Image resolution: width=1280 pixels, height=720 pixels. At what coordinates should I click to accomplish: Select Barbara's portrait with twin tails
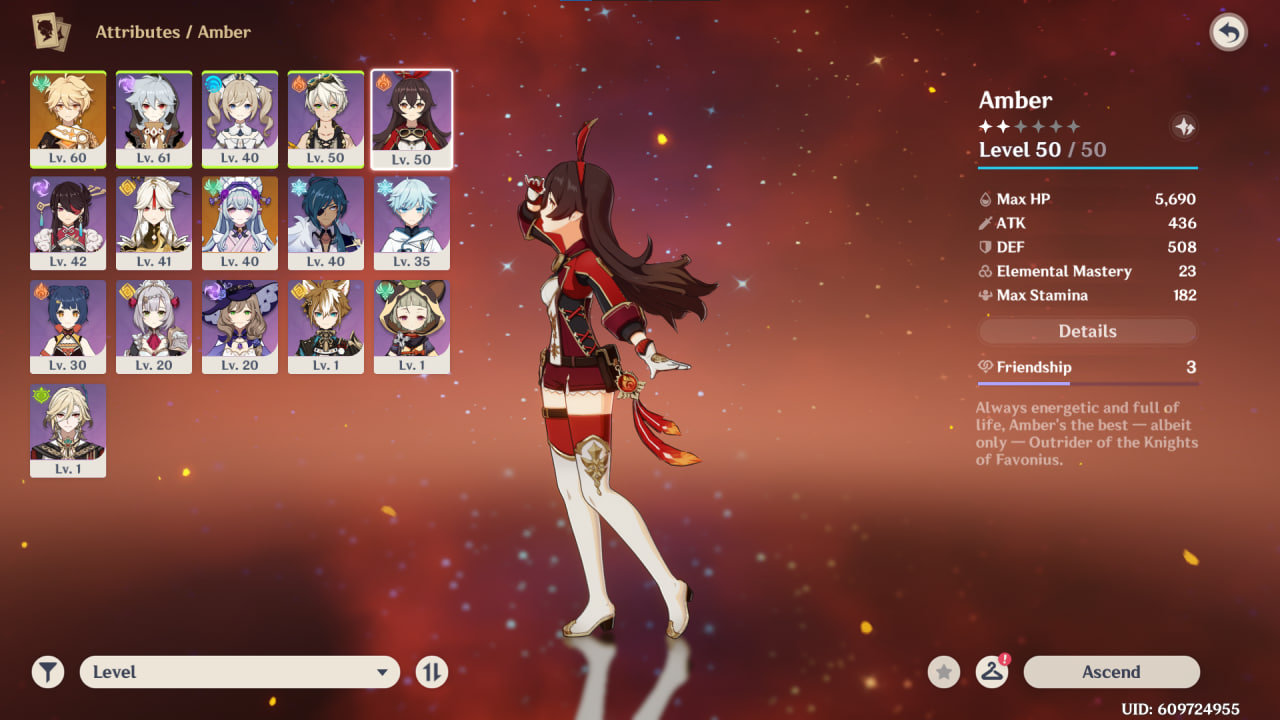pos(240,118)
